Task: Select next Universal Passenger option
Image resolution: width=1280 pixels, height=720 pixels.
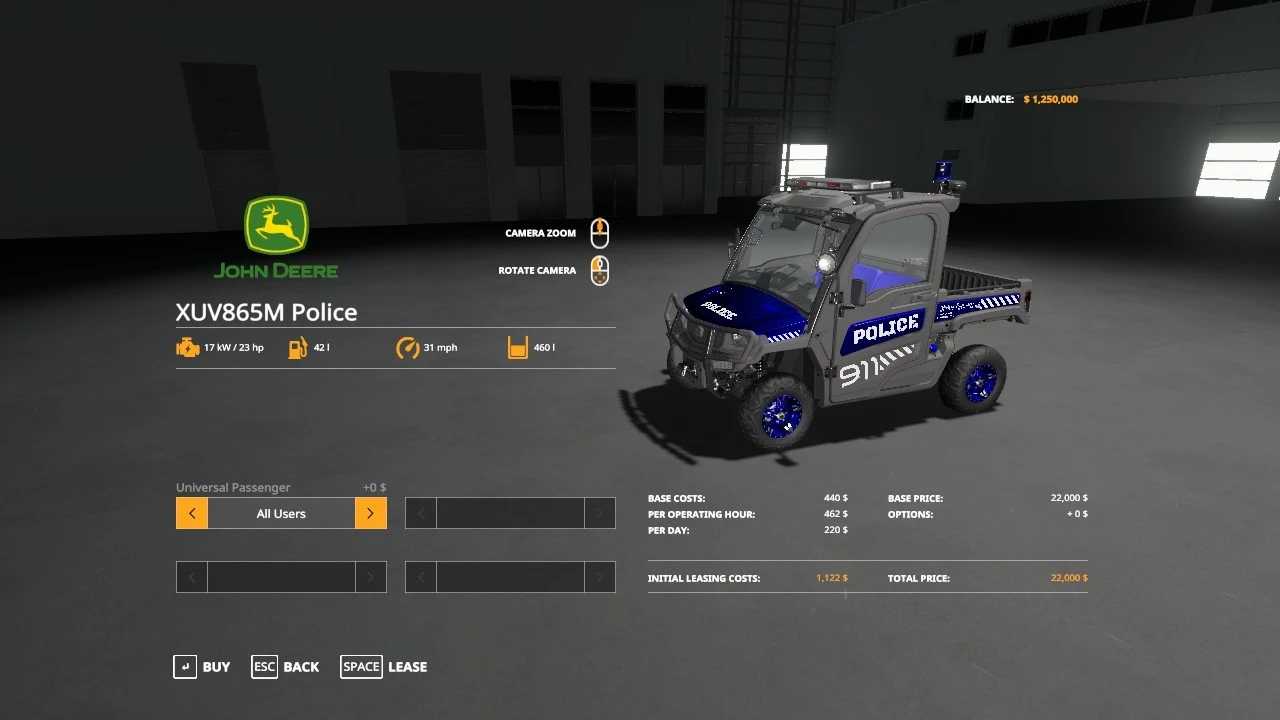Action: 370,514
